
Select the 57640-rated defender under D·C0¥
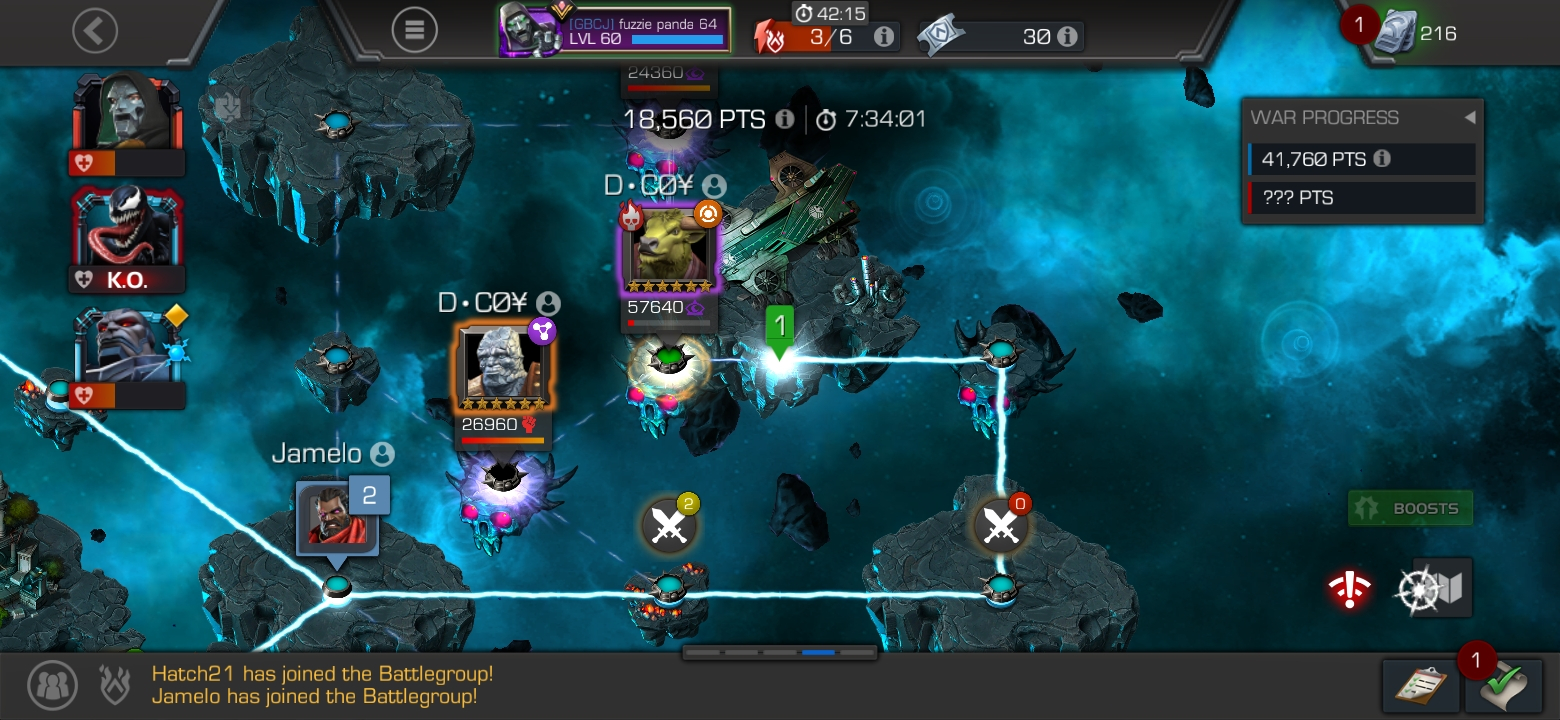pyautogui.click(x=668, y=250)
